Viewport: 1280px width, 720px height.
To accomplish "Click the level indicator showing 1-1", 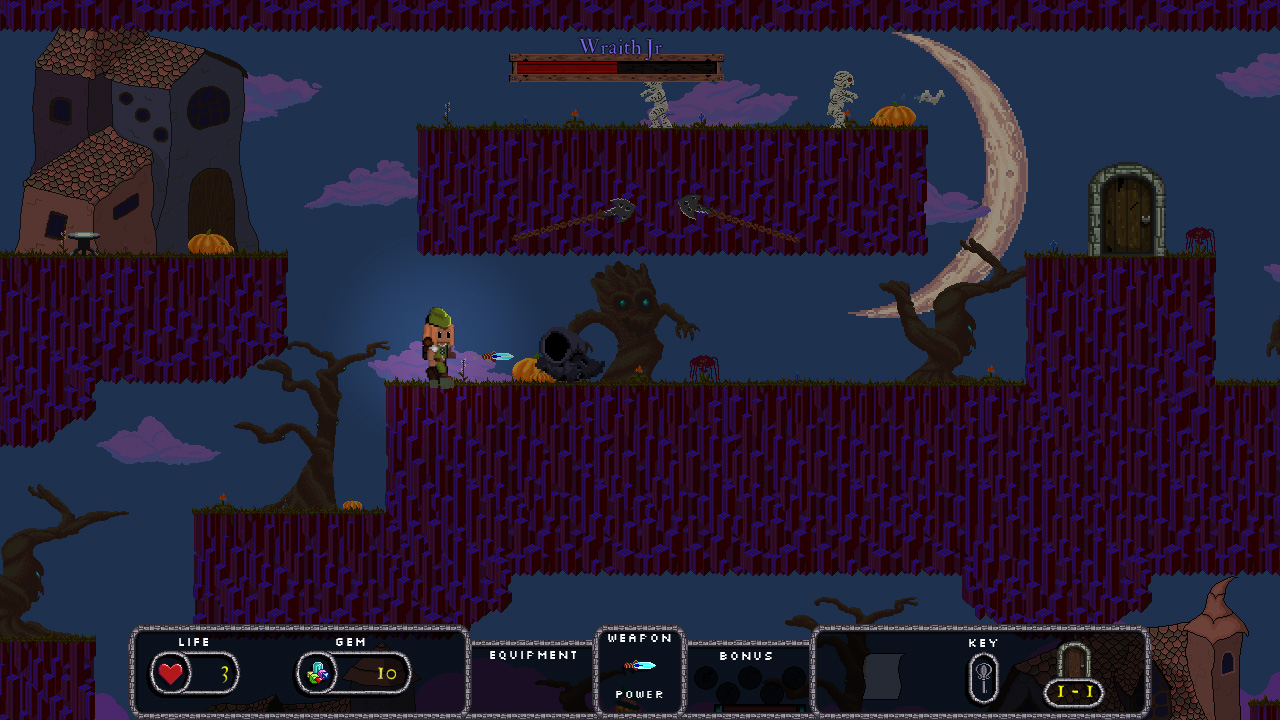I will click(x=1073, y=691).
